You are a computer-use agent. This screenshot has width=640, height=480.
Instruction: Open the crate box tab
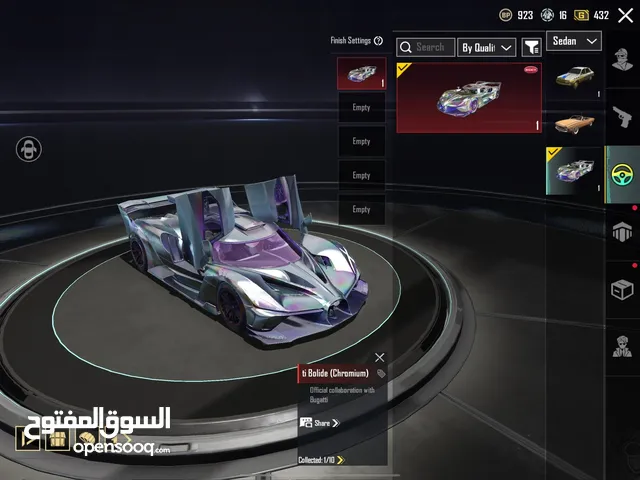[622, 290]
